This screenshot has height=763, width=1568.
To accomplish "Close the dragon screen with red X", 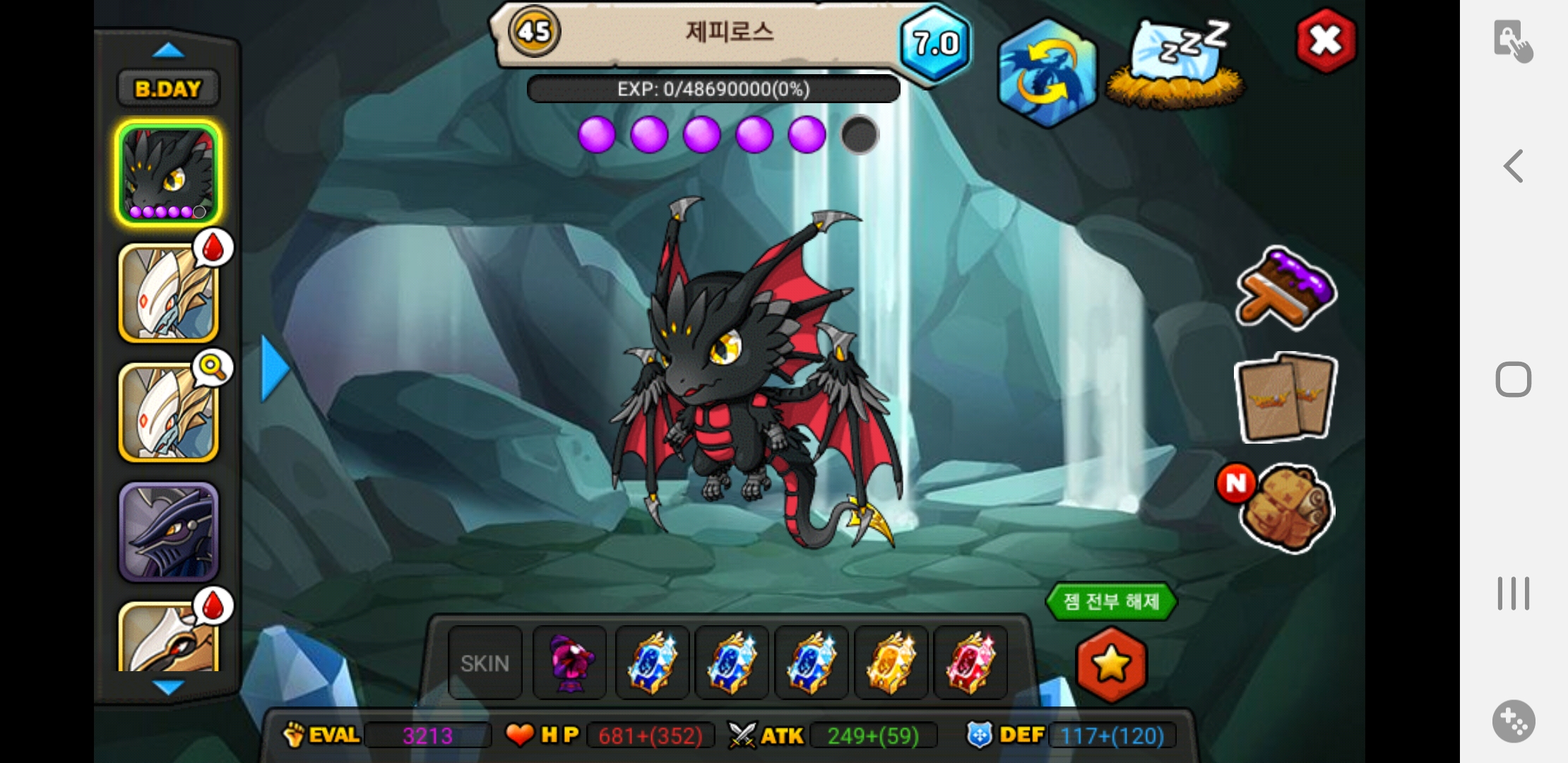I will point(1326,41).
